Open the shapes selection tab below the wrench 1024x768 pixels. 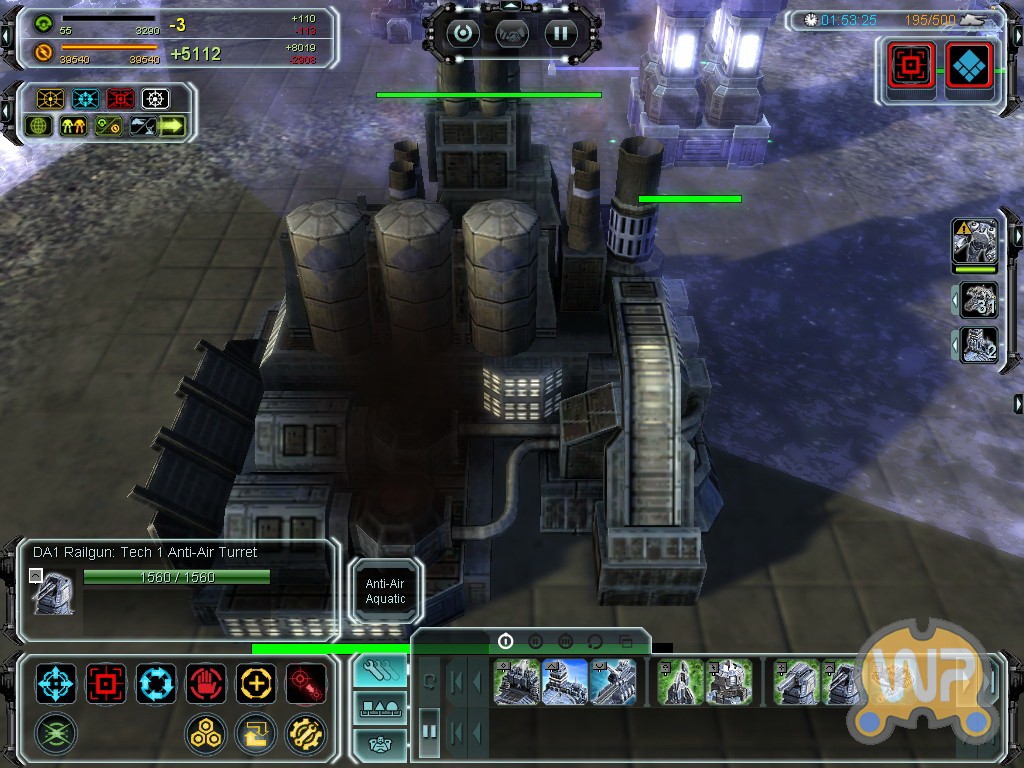380,709
